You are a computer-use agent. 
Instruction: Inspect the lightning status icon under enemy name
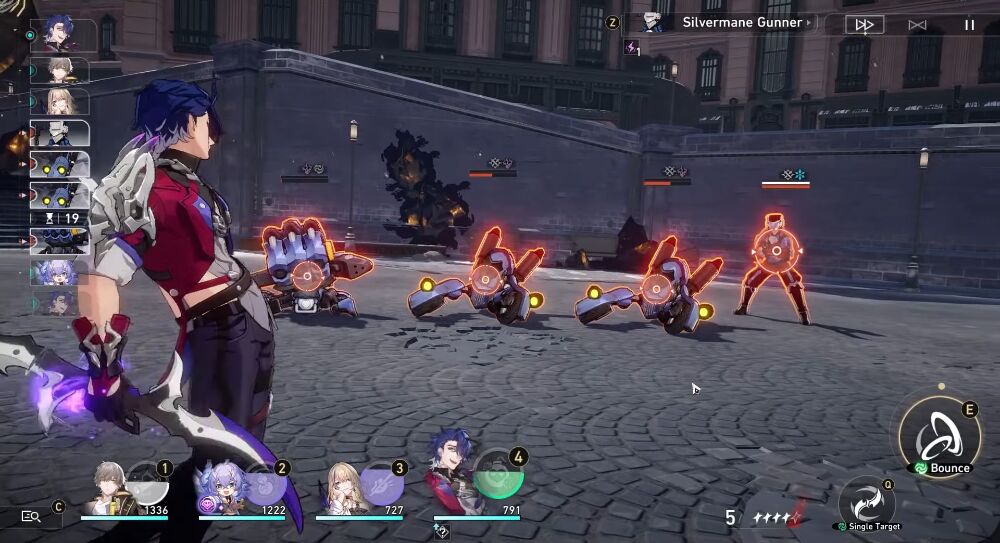point(631,47)
